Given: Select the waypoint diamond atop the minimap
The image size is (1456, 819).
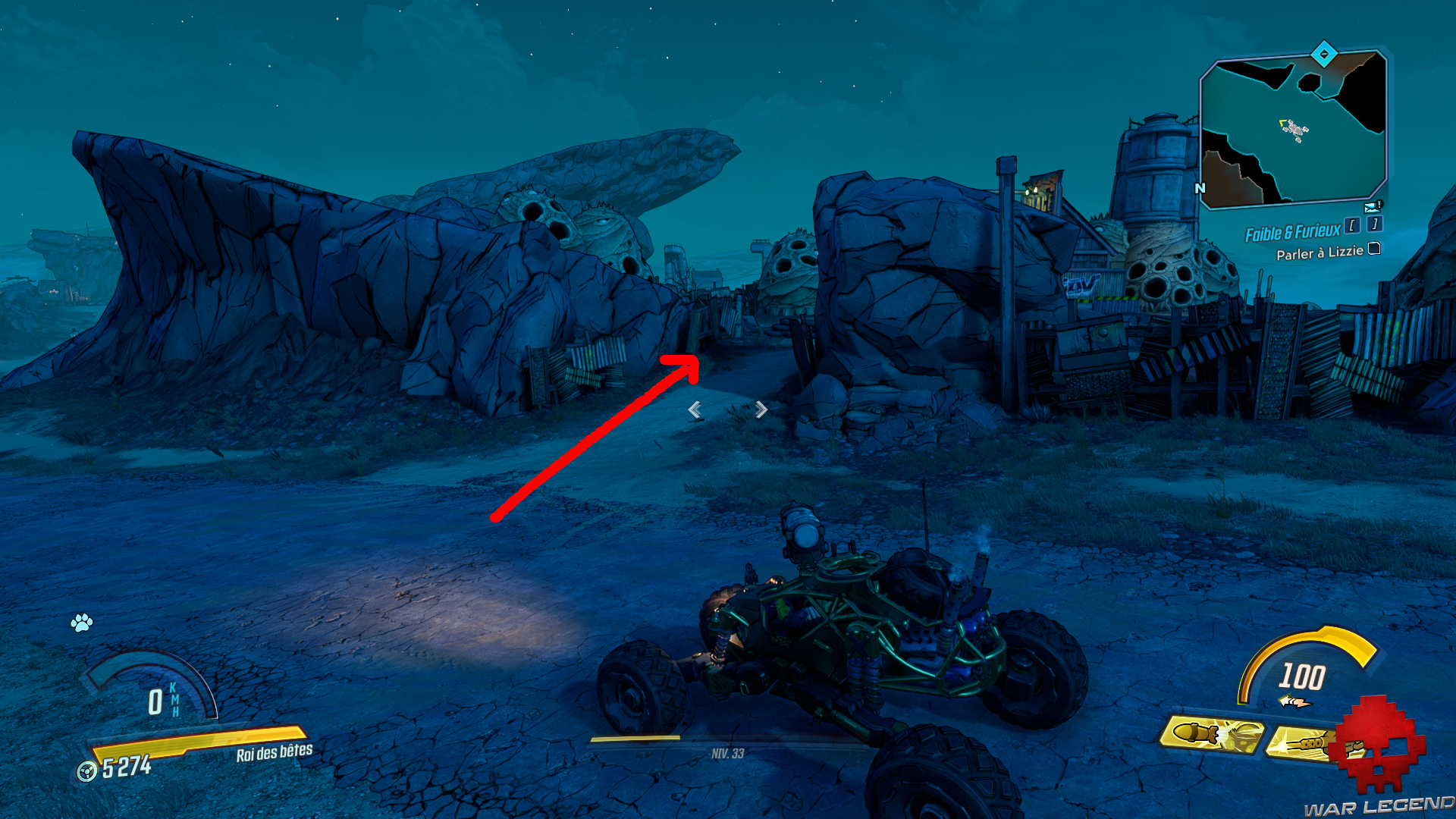Looking at the screenshot, I should pyautogui.click(x=1323, y=55).
